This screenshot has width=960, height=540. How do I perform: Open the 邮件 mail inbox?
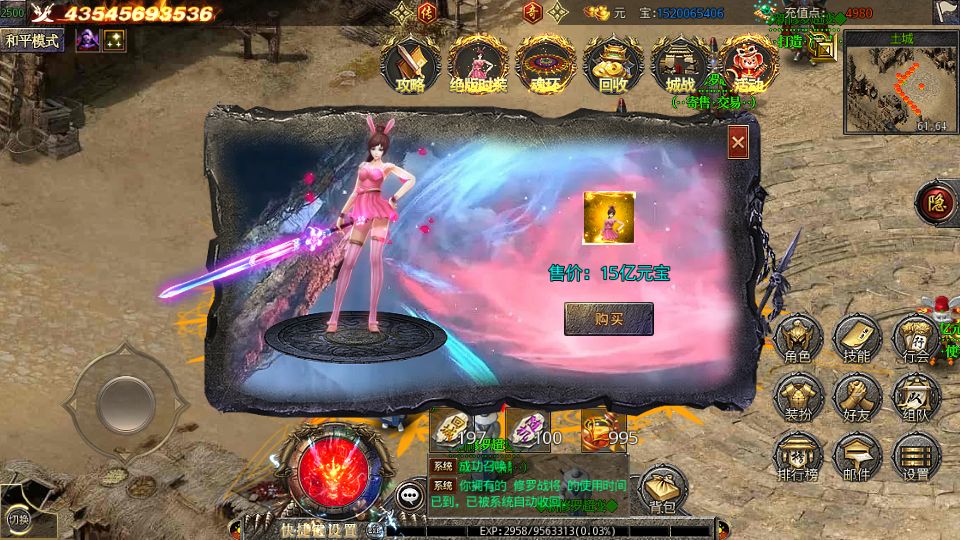tap(856, 456)
